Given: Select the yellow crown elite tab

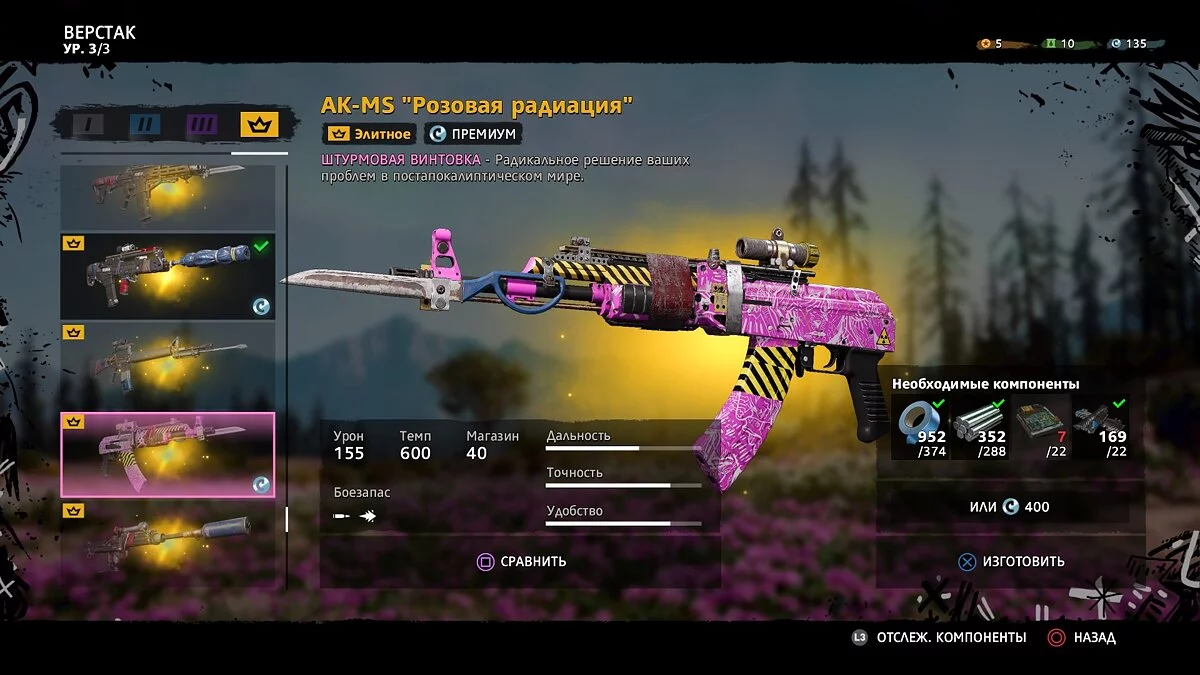Looking at the screenshot, I should coord(259,124).
